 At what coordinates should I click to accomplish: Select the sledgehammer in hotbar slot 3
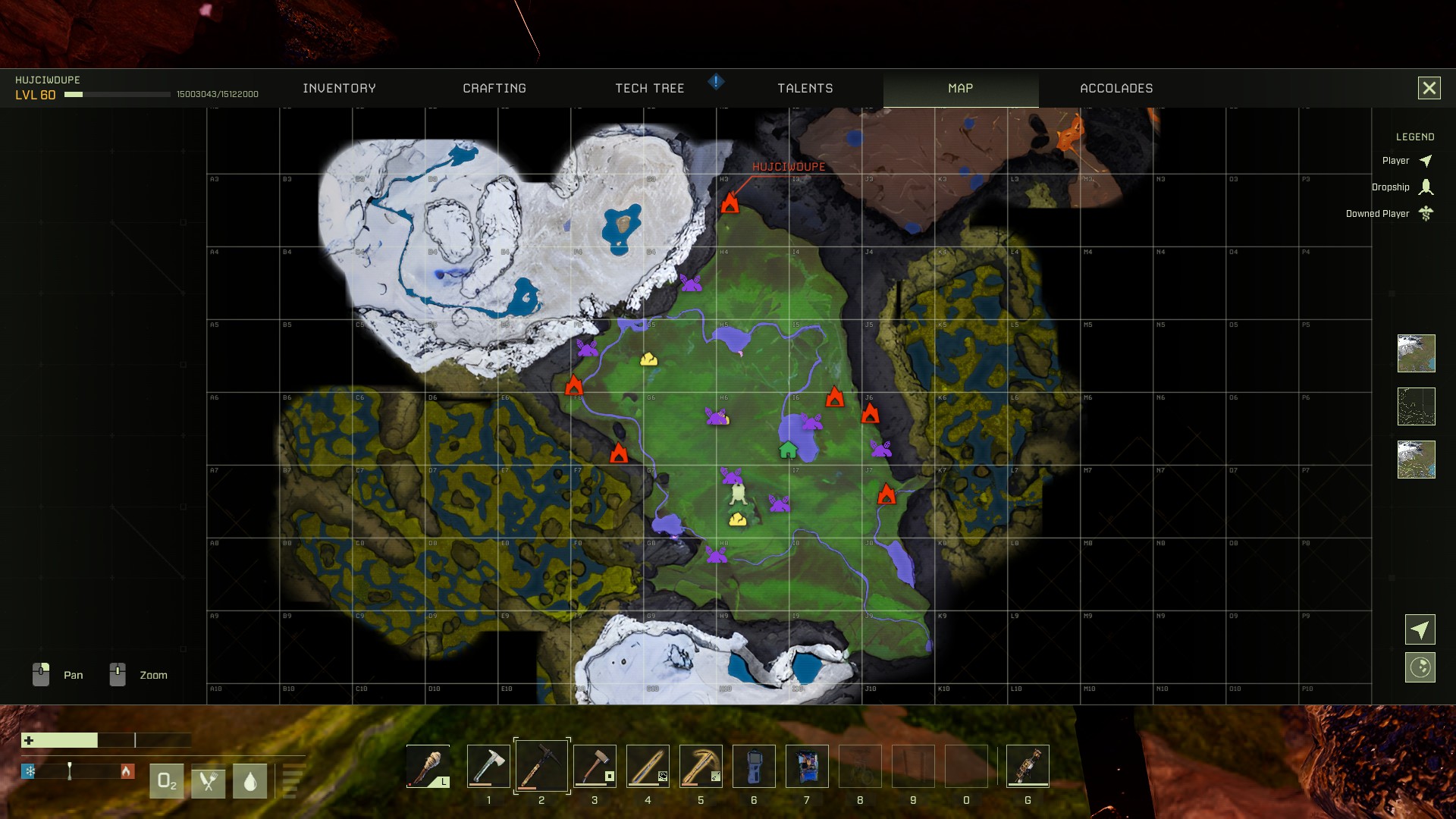click(595, 766)
